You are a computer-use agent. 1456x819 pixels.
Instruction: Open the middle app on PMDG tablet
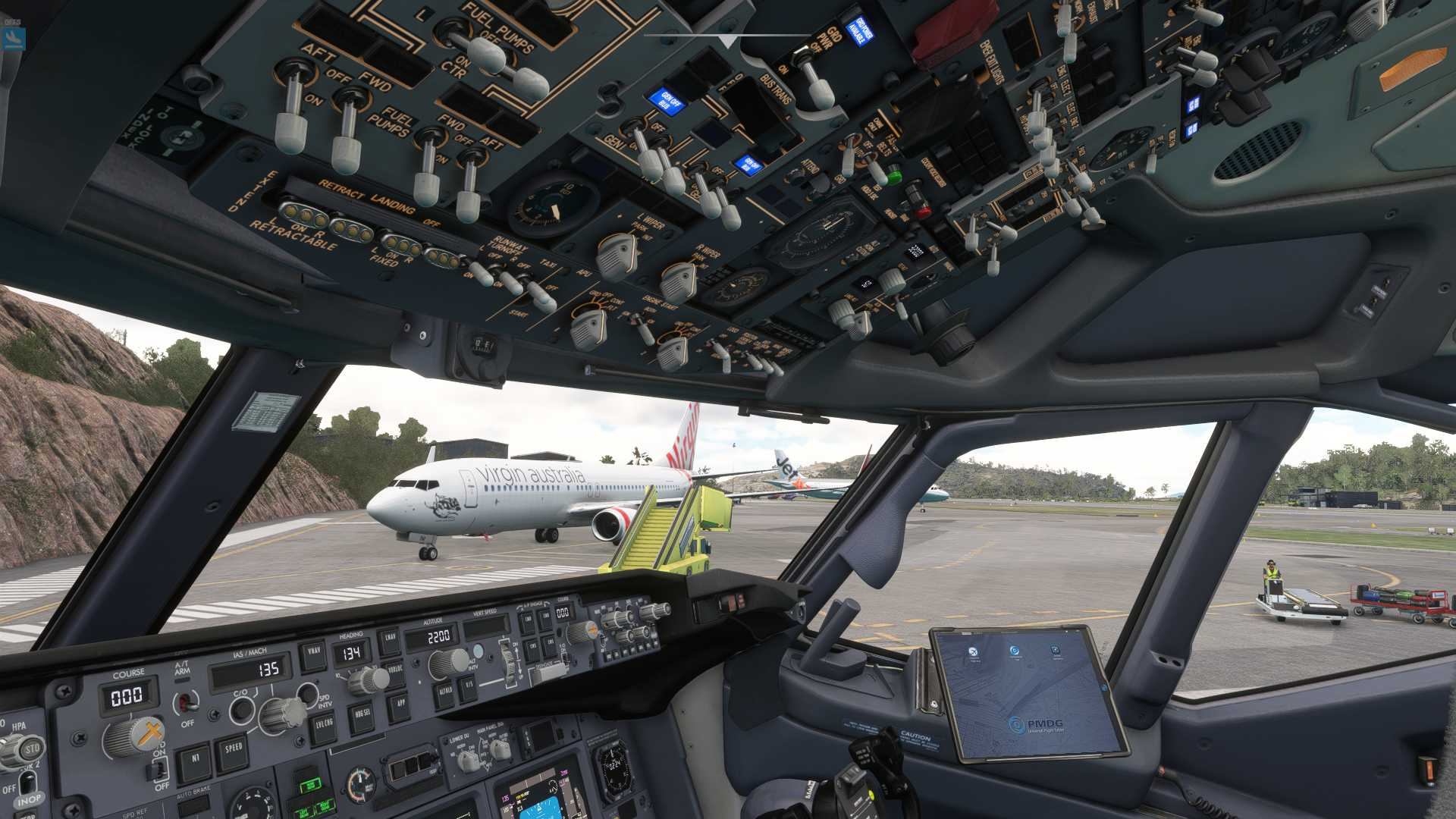click(1015, 651)
